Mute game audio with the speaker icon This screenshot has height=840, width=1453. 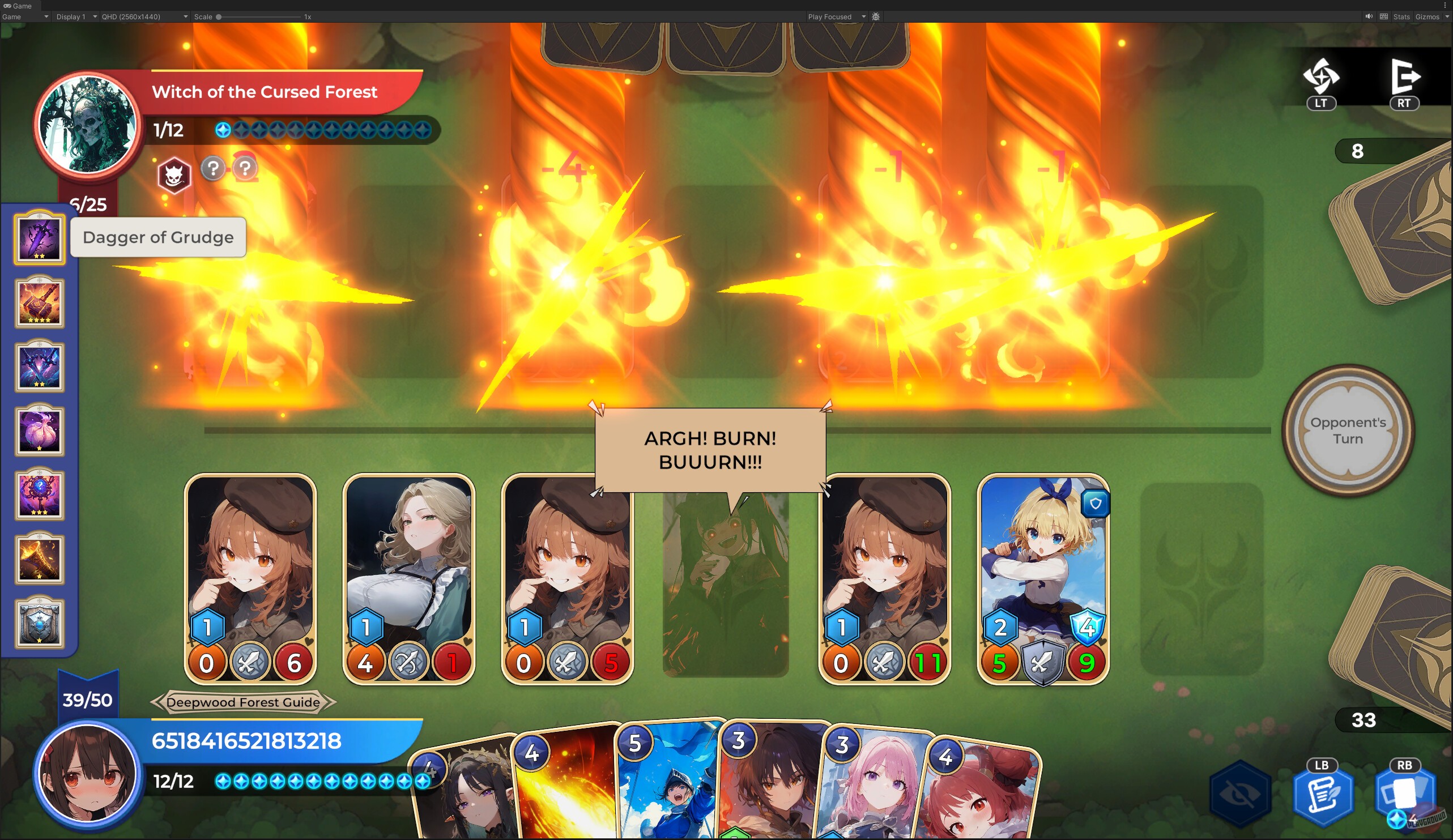tap(1369, 17)
